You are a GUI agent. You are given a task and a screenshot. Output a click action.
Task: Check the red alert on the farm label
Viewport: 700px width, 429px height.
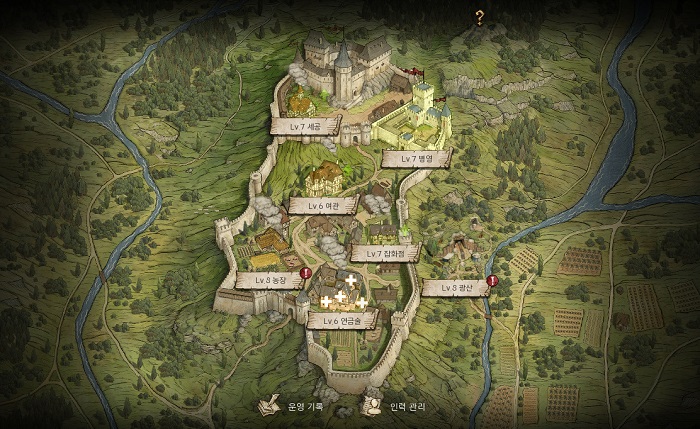(305, 272)
